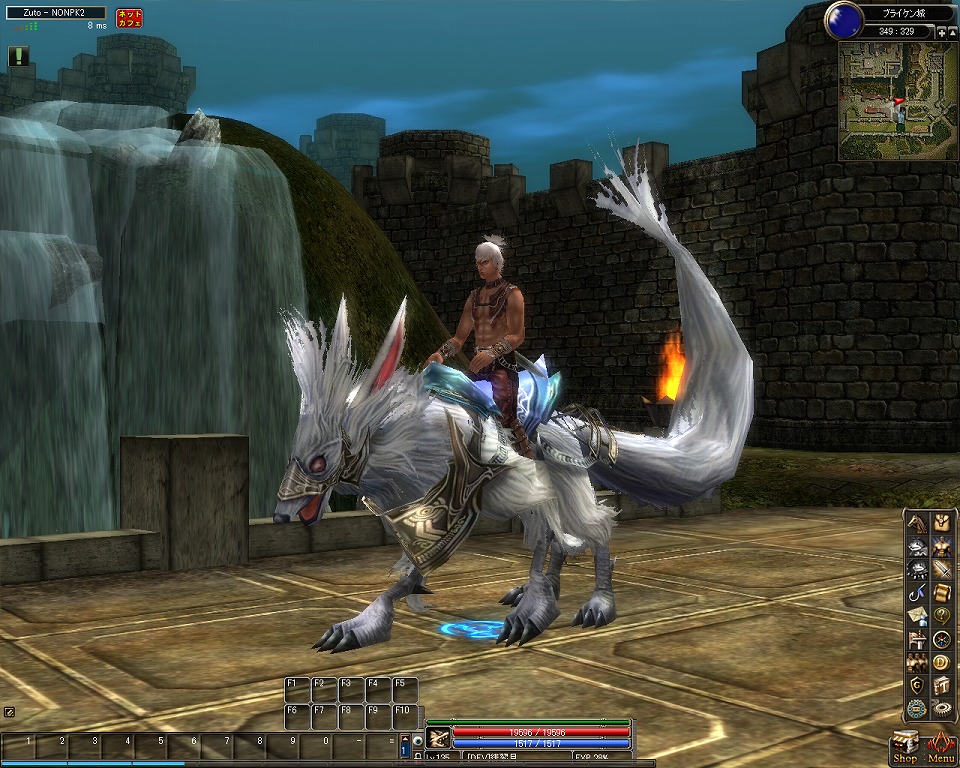
Task: Open the three-figures party icon
Action: click(917, 662)
